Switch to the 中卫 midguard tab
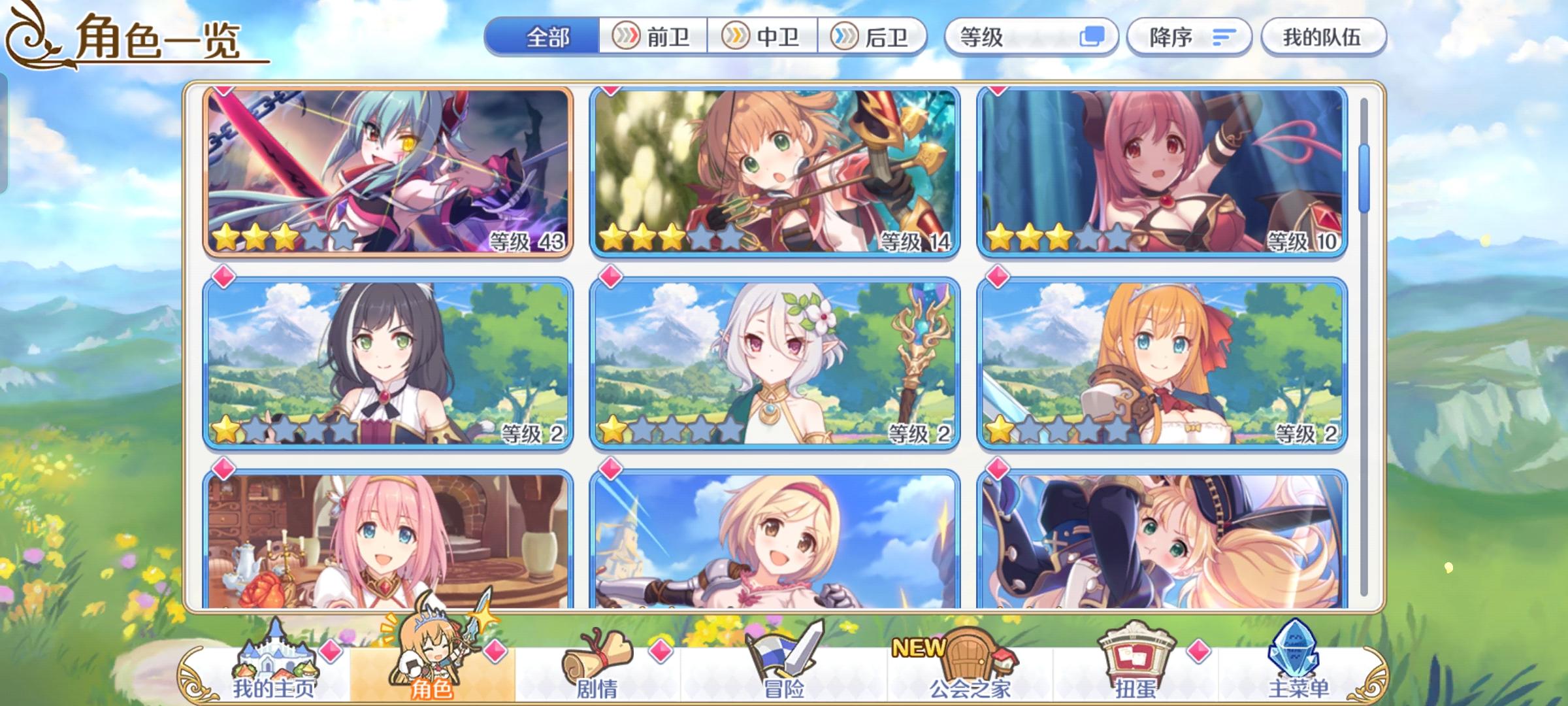Viewport: 1568px width, 706px height. click(761, 37)
